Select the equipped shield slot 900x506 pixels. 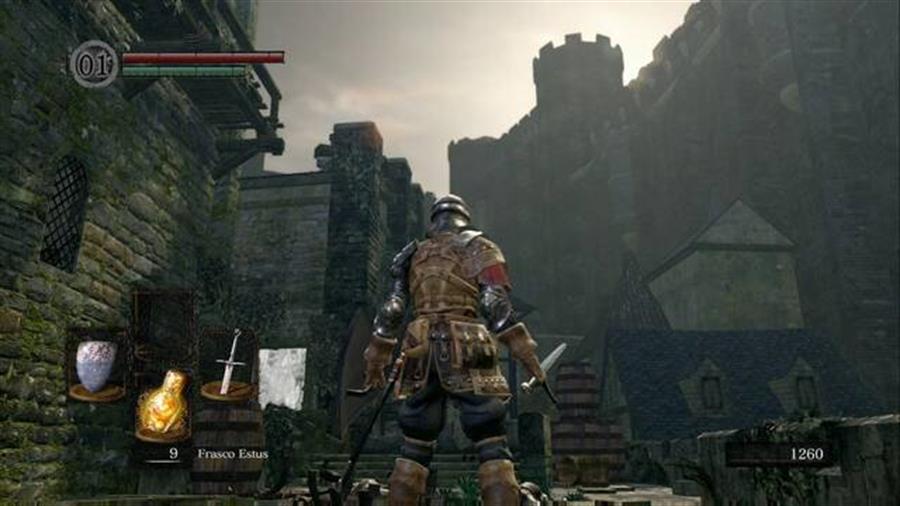[x=97, y=366]
